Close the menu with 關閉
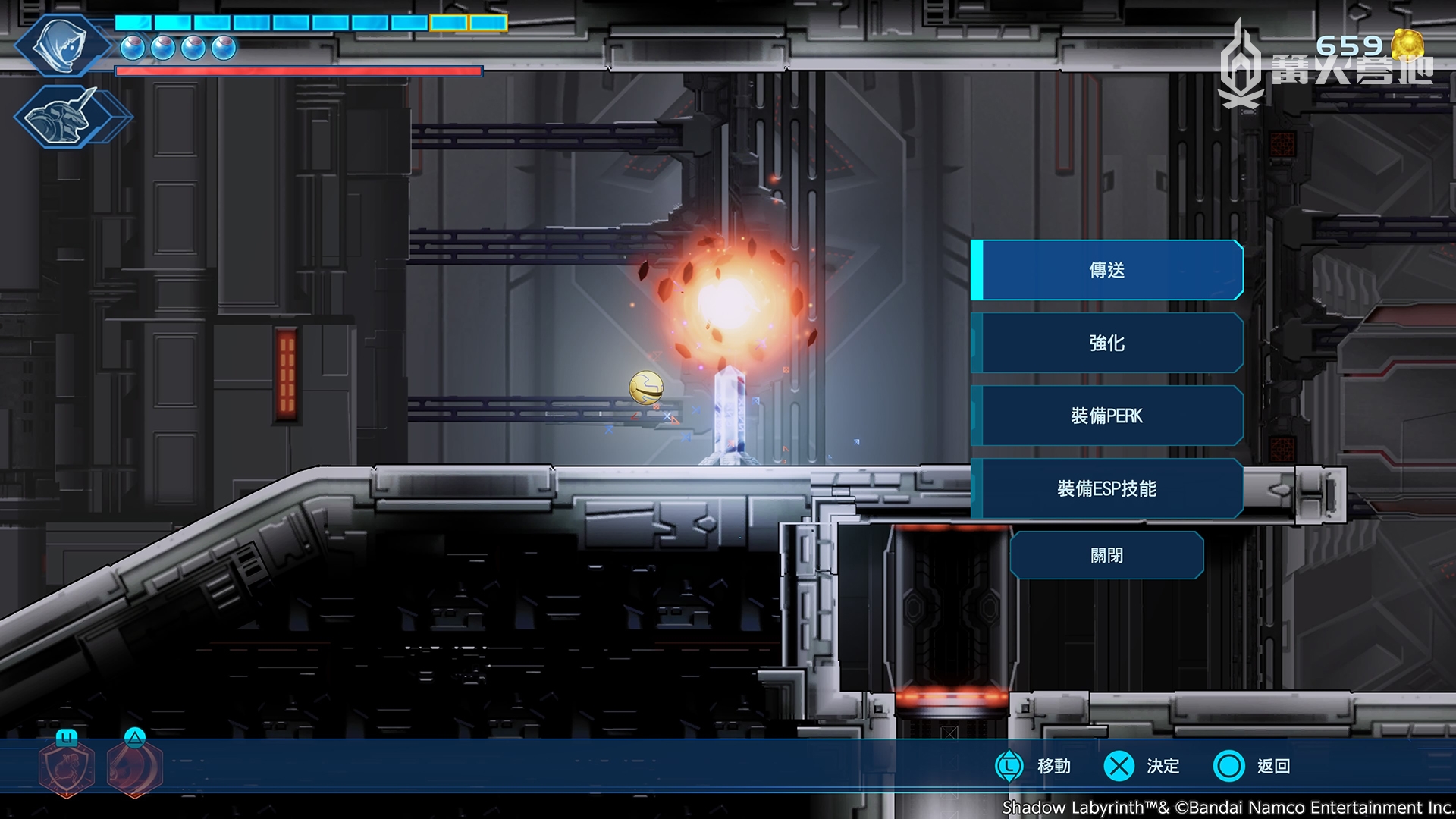This screenshot has width=1456, height=819. point(1106,555)
